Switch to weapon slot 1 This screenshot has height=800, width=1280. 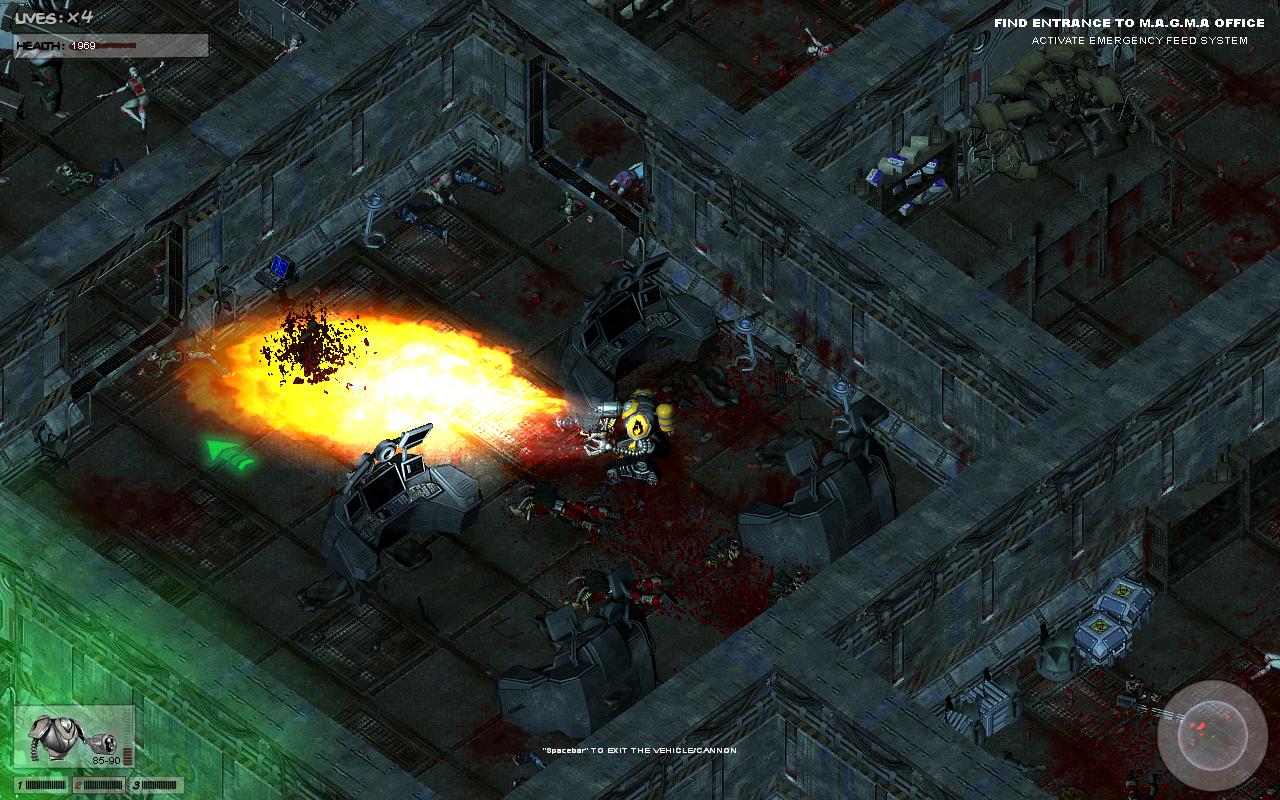40,785
